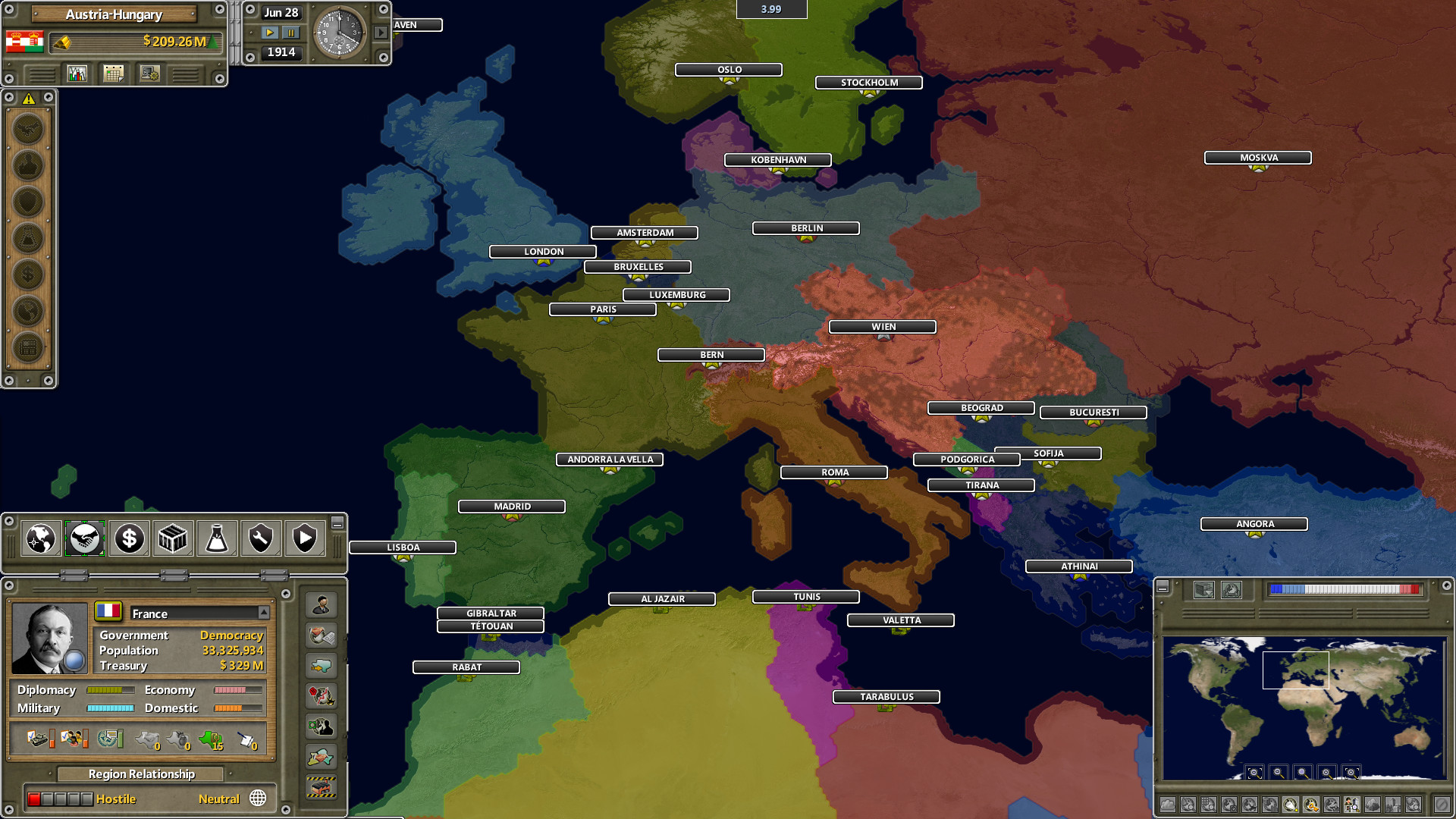The height and width of the screenshot is (819, 1456).
Task: Toggle the cloud cover overlay on the minimap
Action: click(1168, 805)
